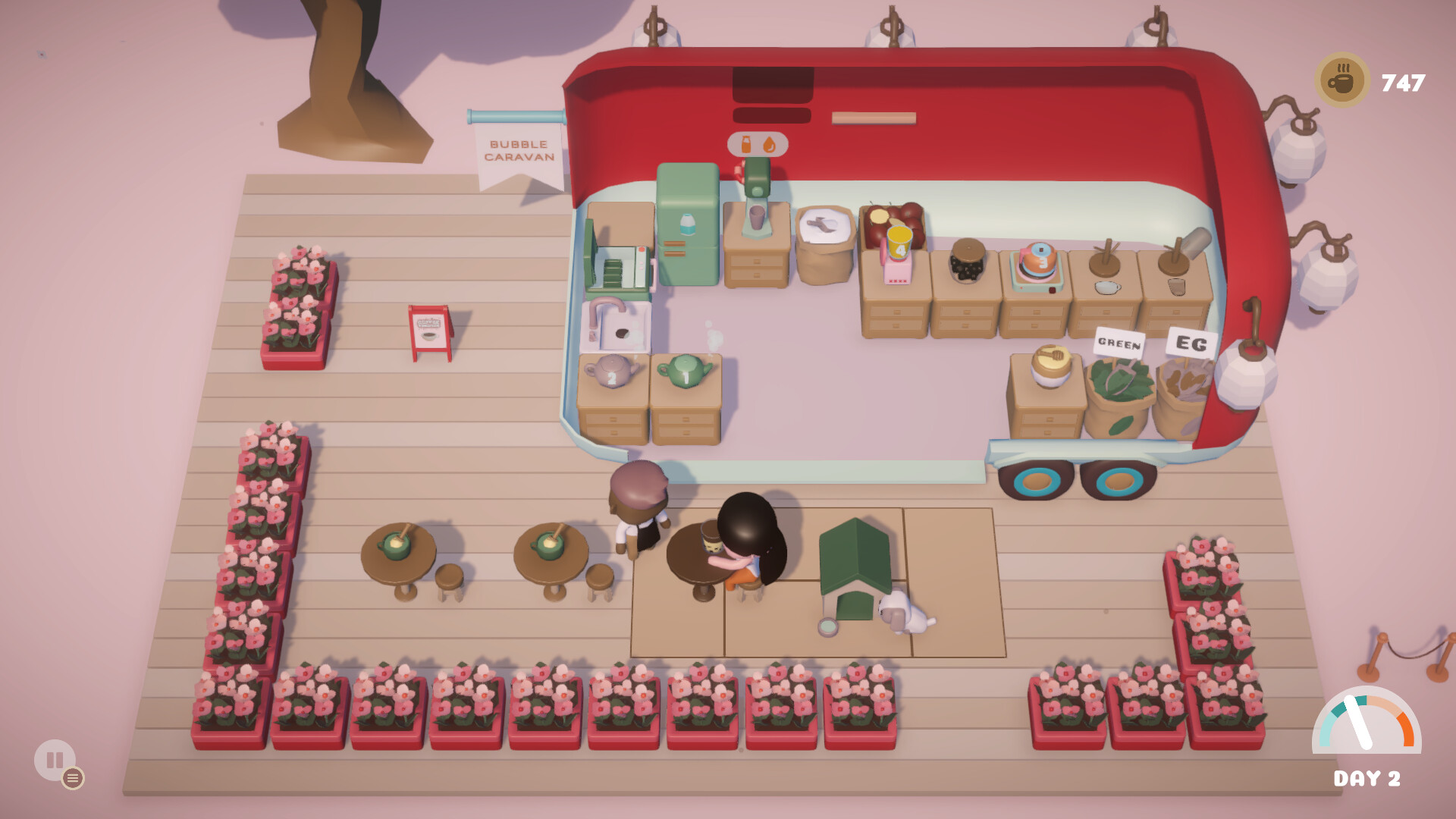This screenshot has height=819, width=1456.
Task: Click the pink cake on the hot plate
Action: tap(1037, 262)
